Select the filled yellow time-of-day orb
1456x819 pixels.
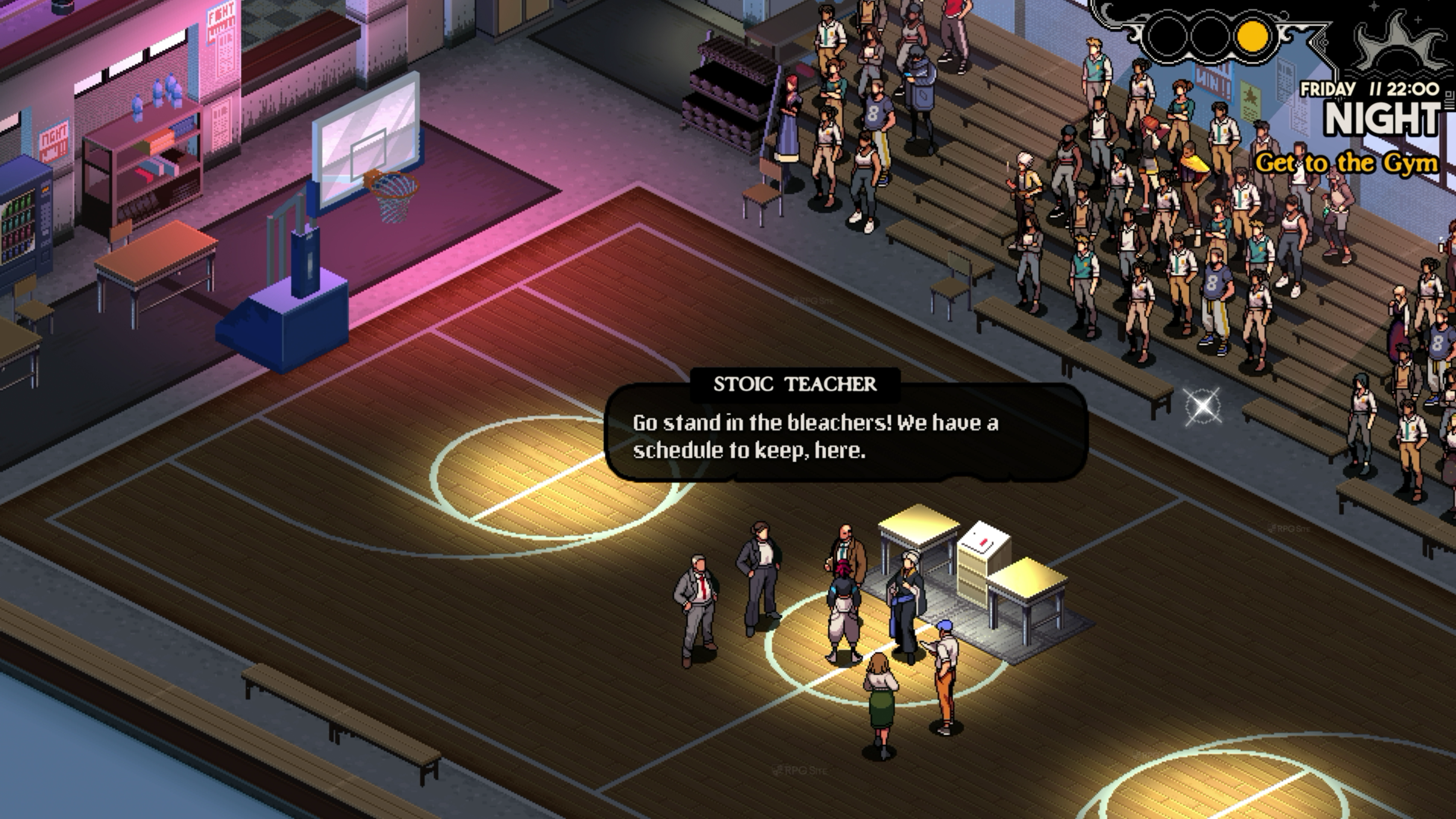(x=1253, y=36)
